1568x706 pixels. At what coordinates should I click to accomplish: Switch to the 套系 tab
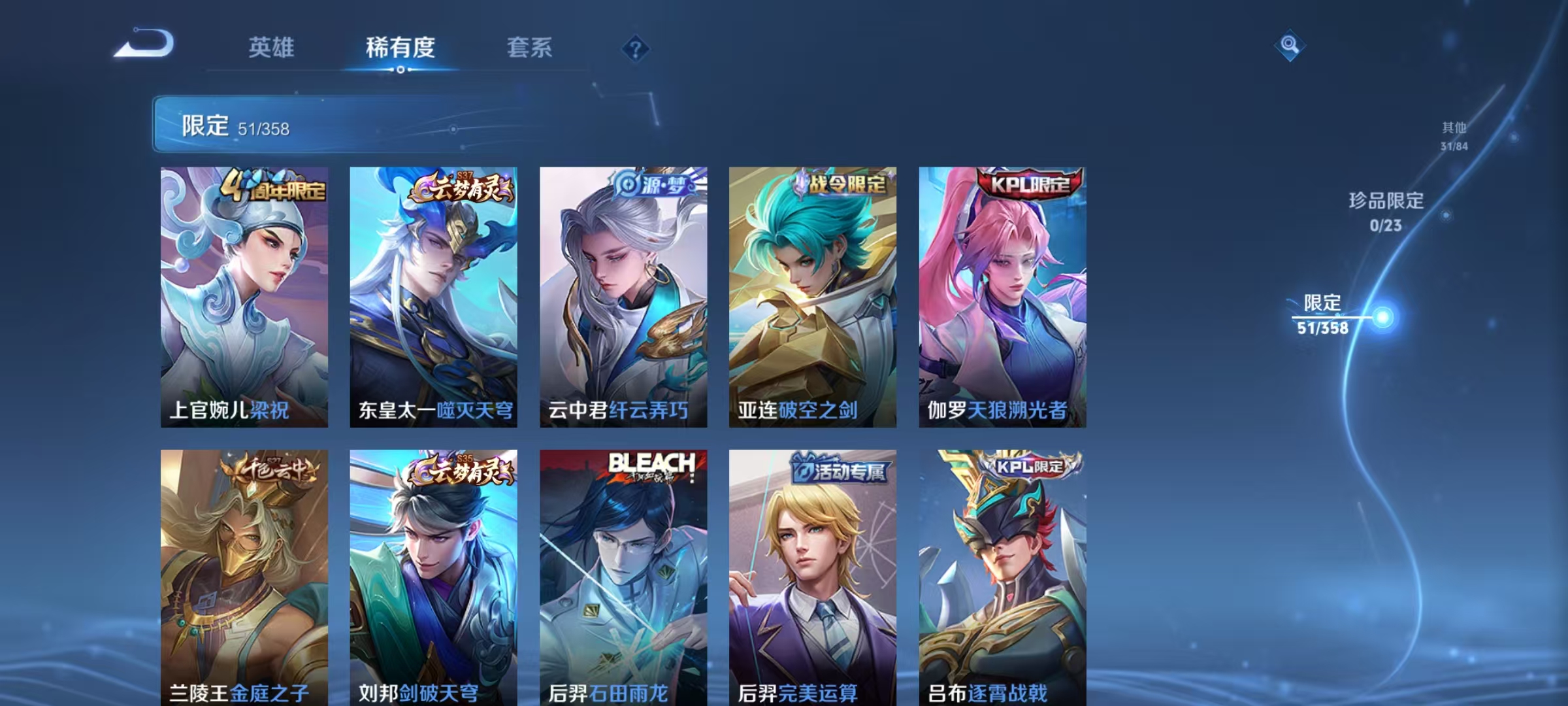pyautogui.click(x=531, y=47)
